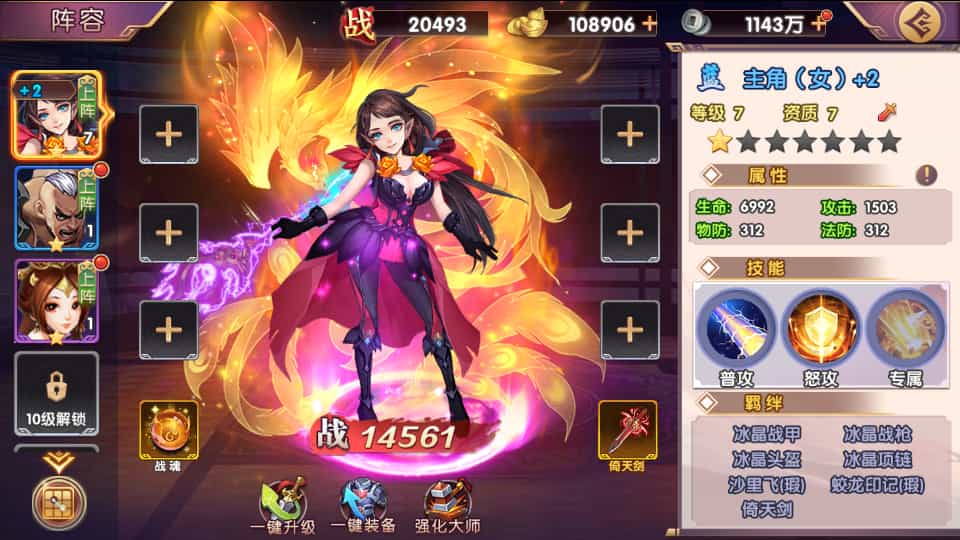Choose the brown-haired girl hero portrait
Image resolution: width=960 pixels, height=540 pixels.
56,300
